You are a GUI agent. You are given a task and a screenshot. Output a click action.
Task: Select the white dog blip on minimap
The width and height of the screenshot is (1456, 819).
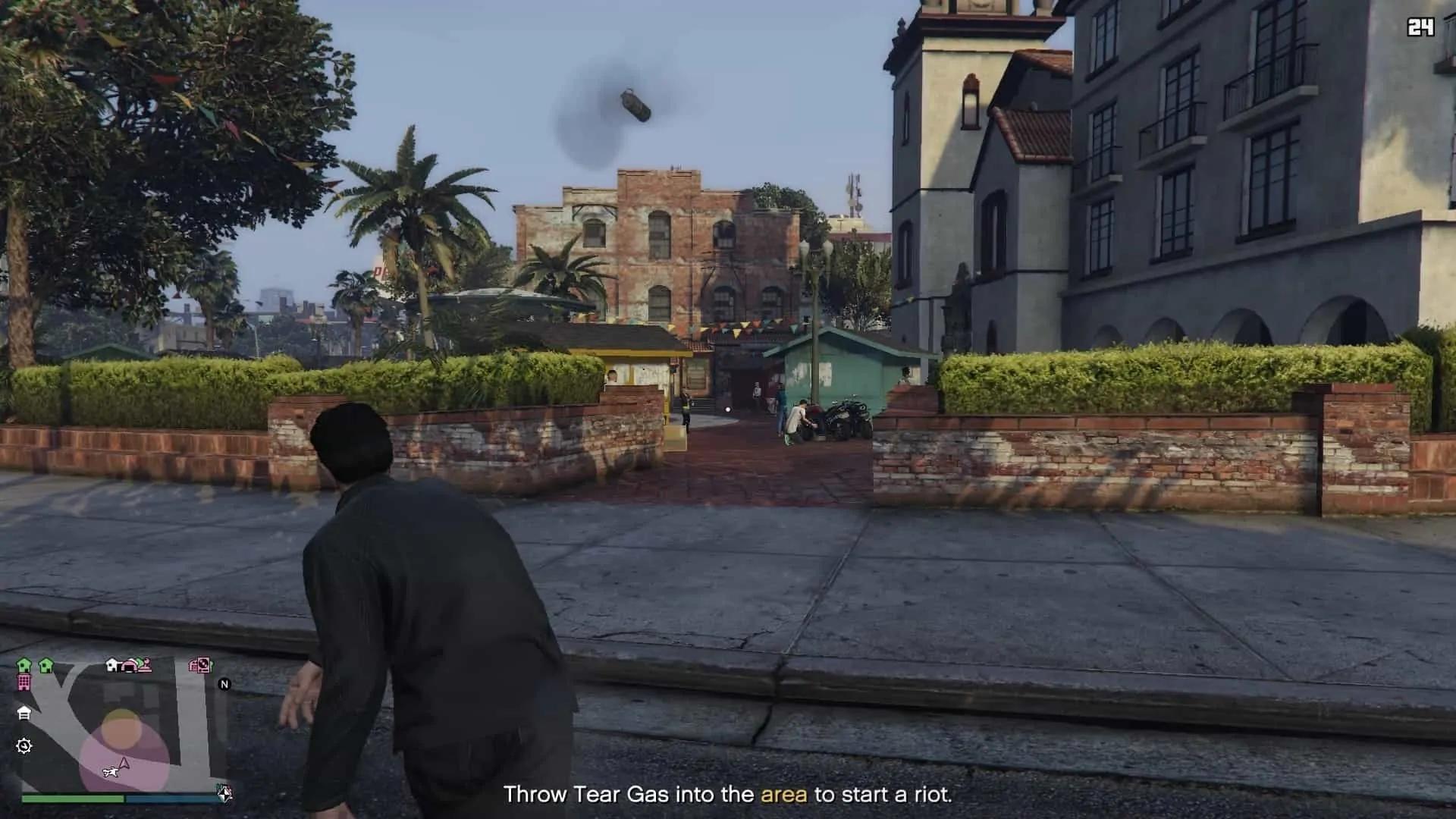coord(111,772)
